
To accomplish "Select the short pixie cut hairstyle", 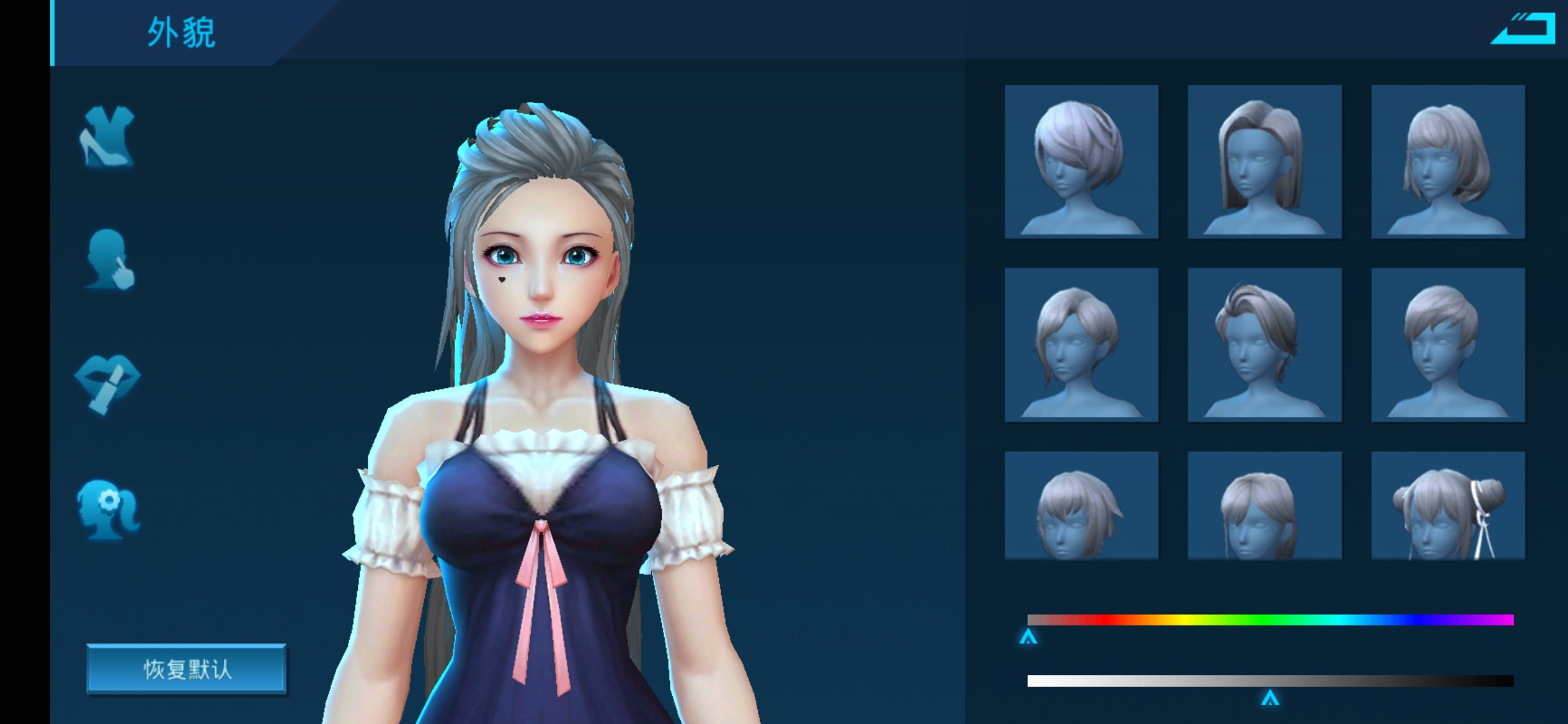I will (1447, 343).
